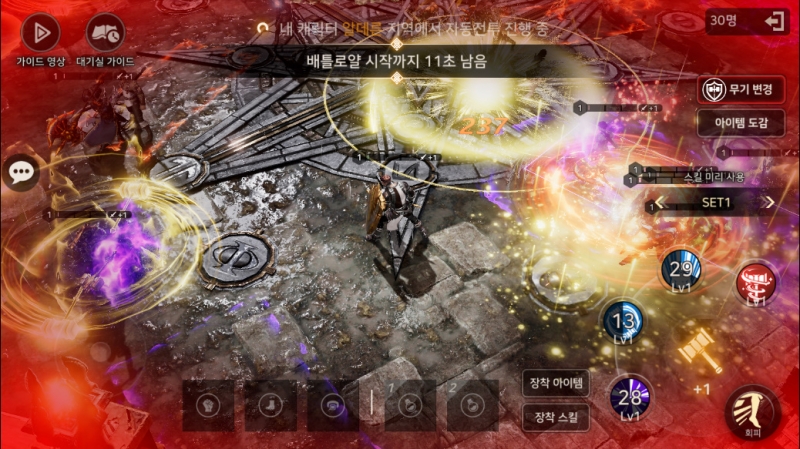Screen dimensions: 800x449
Task: Open the chat speech bubble
Action: pos(22,172)
